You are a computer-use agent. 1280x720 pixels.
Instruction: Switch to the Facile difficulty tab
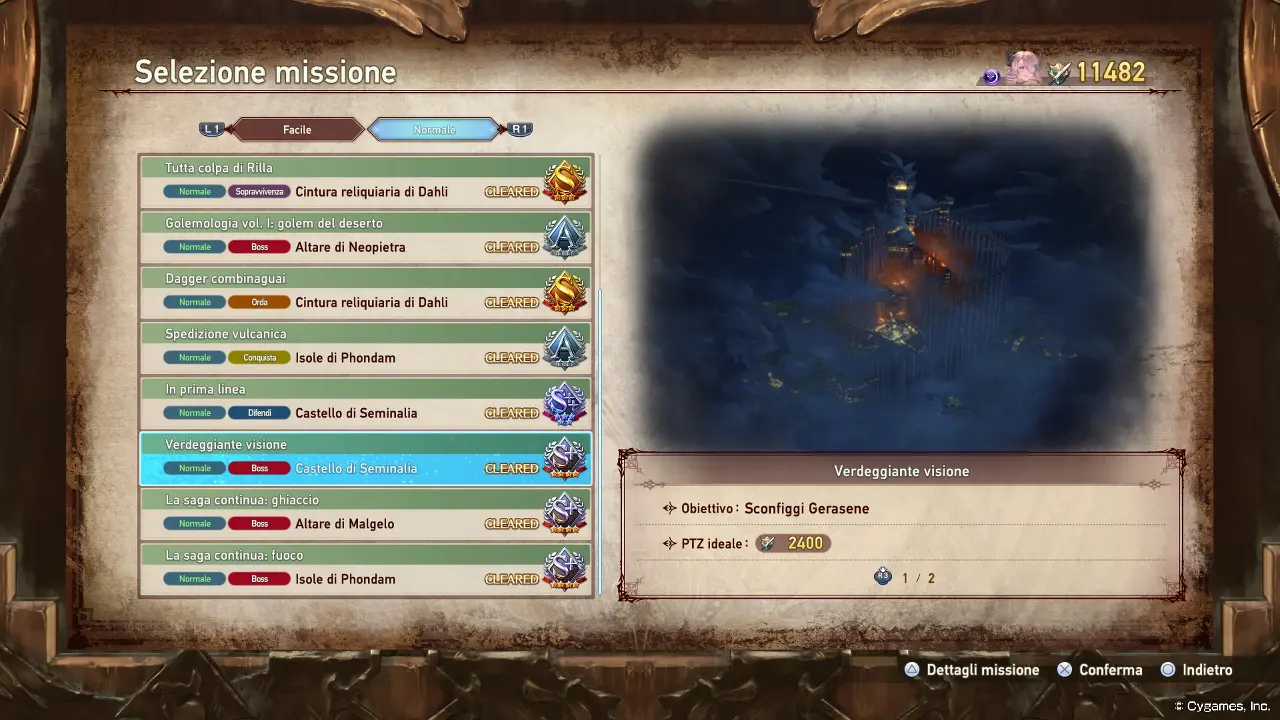(x=296, y=129)
